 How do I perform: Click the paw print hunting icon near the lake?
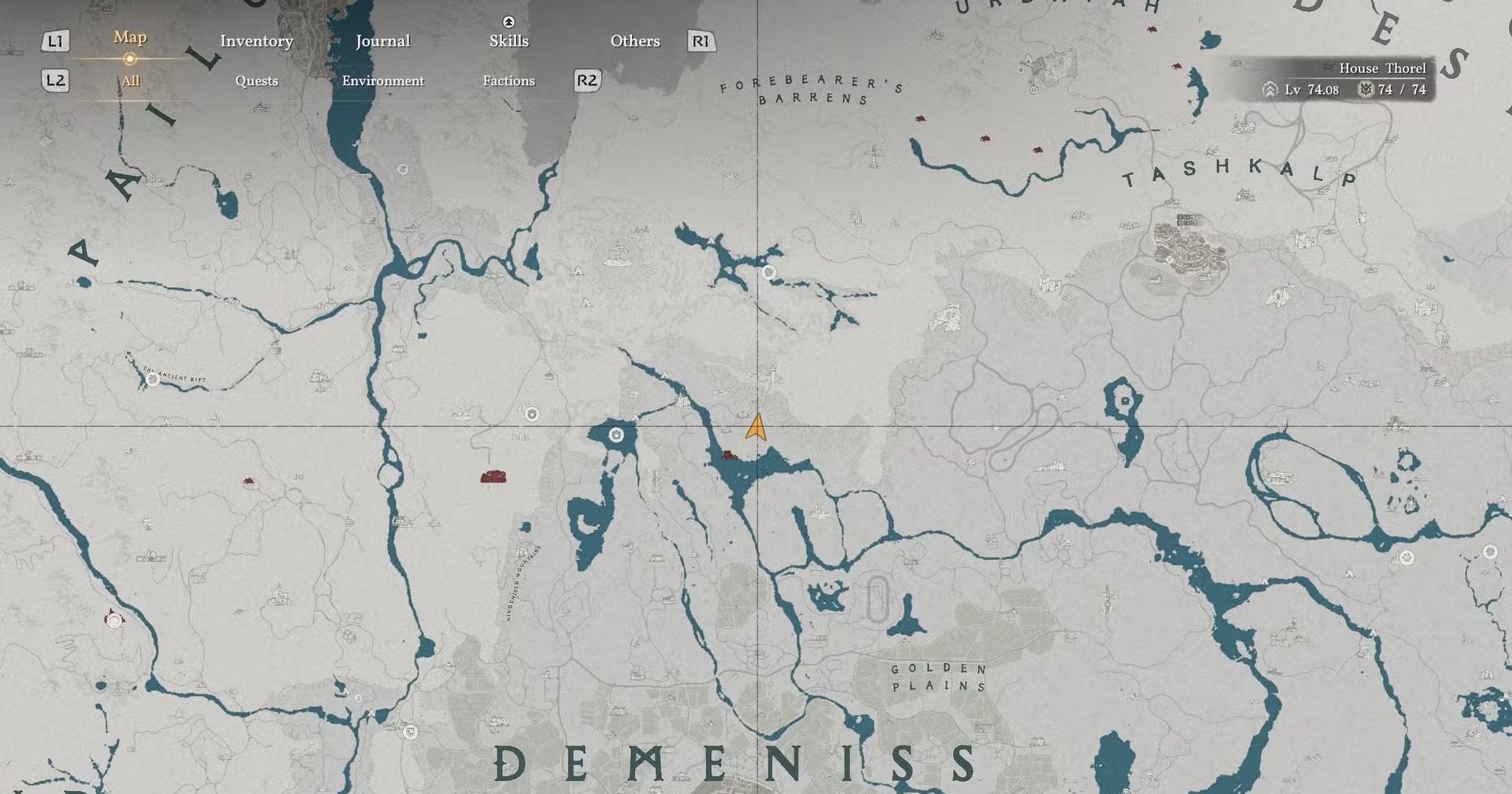pos(616,436)
